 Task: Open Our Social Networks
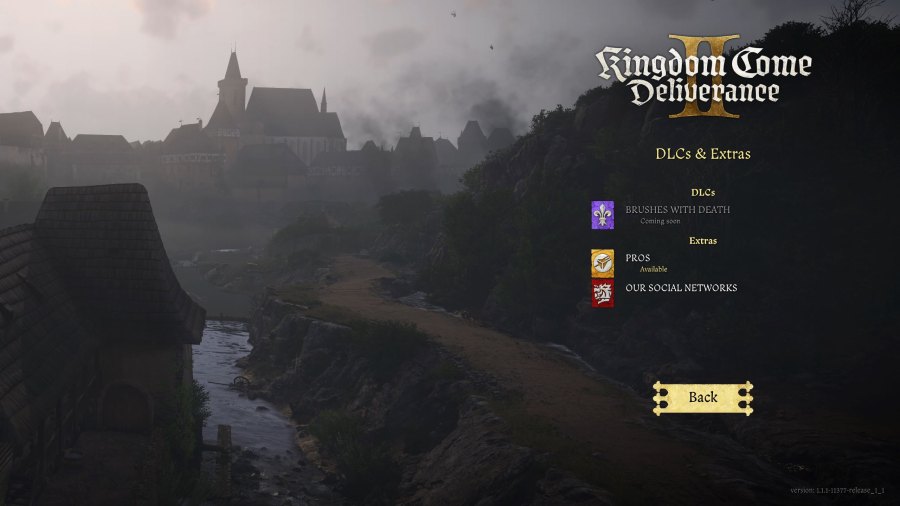pyautogui.click(x=681, y=288)
